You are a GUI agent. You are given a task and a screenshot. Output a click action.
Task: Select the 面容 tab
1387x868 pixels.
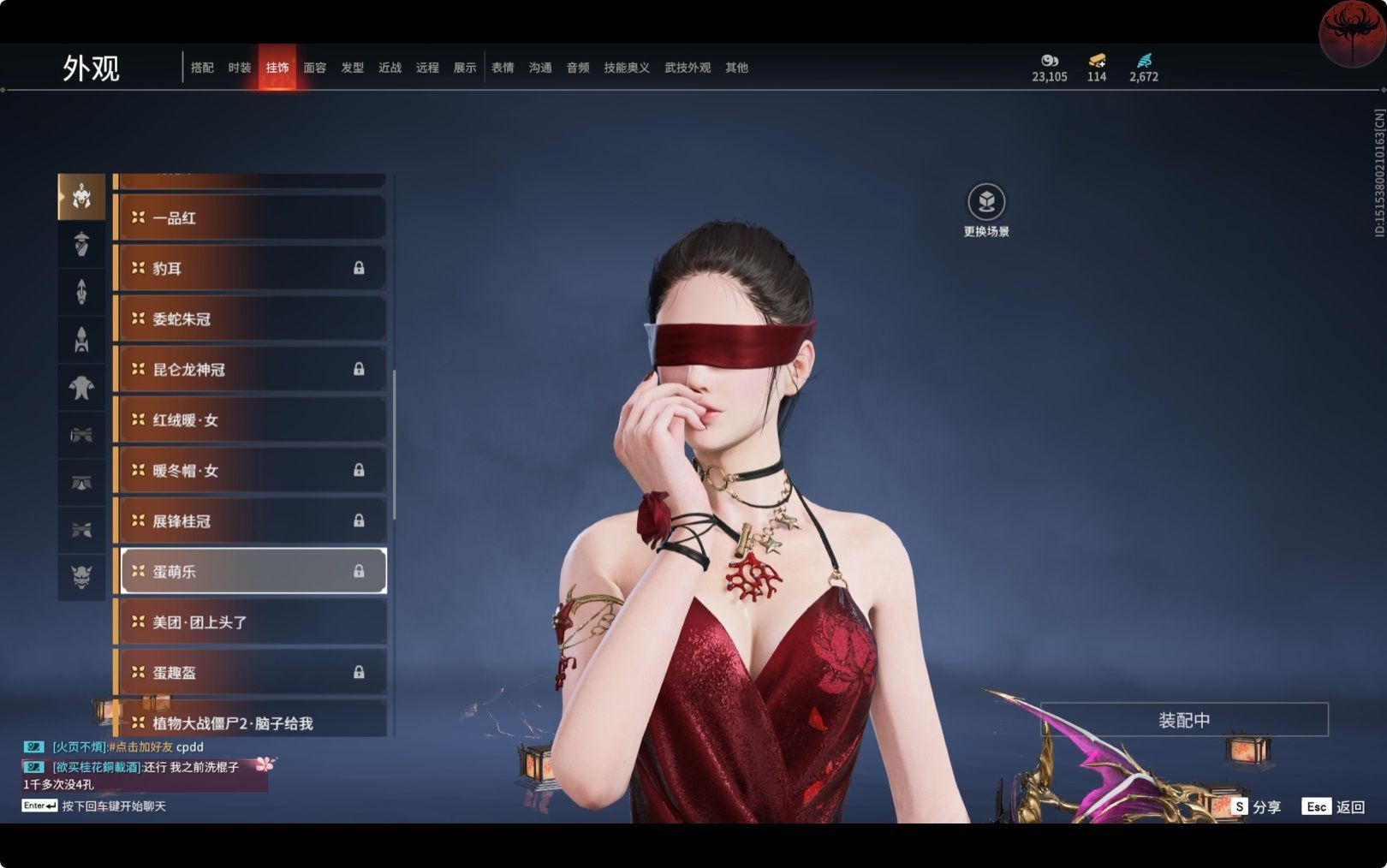315,68
